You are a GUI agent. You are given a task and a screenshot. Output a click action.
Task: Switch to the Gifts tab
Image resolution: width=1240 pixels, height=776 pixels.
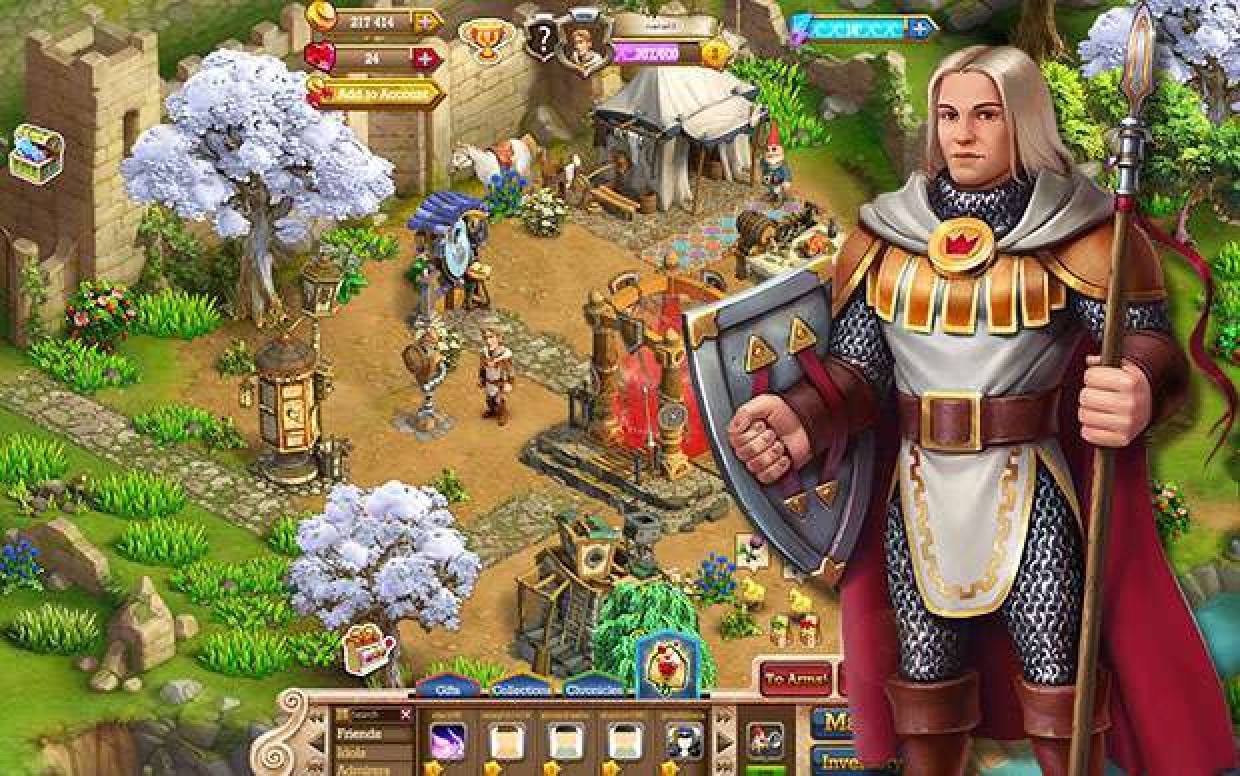(x=447, y=688)
